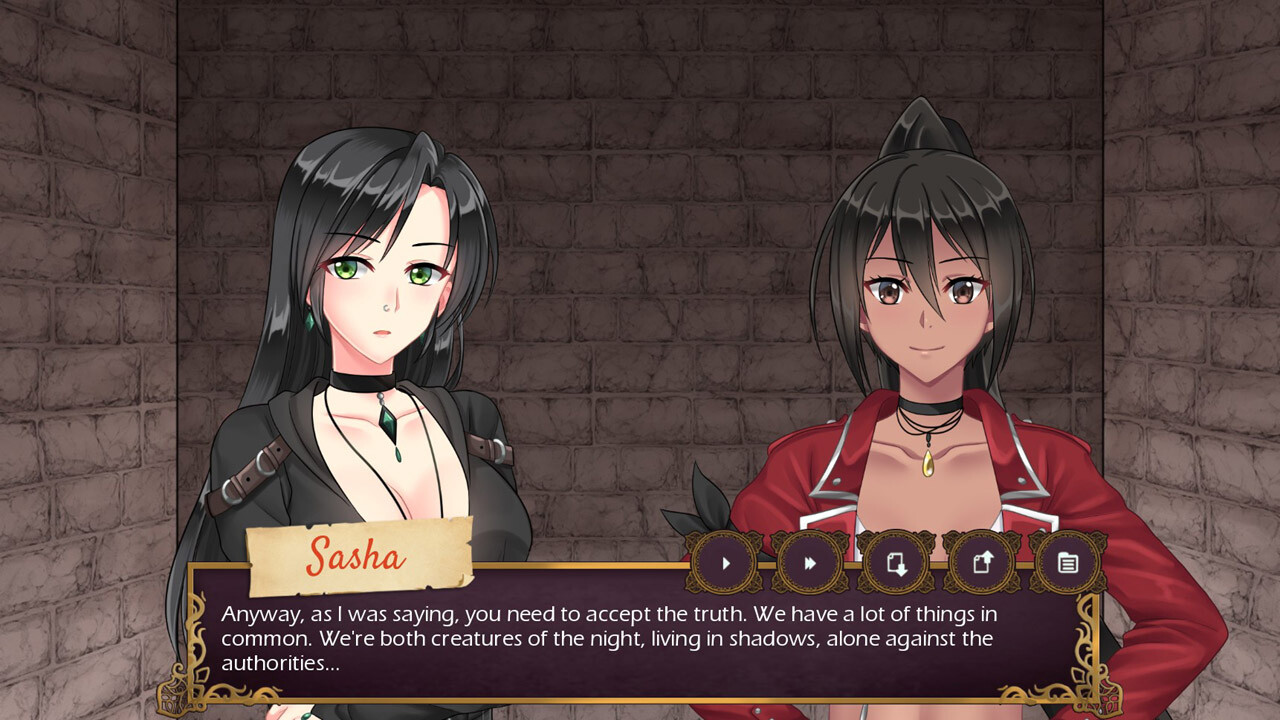This screenshot has height=720, width=1280.
Task: Activate the double-arrow skip button
Action: tap(810, 563)
